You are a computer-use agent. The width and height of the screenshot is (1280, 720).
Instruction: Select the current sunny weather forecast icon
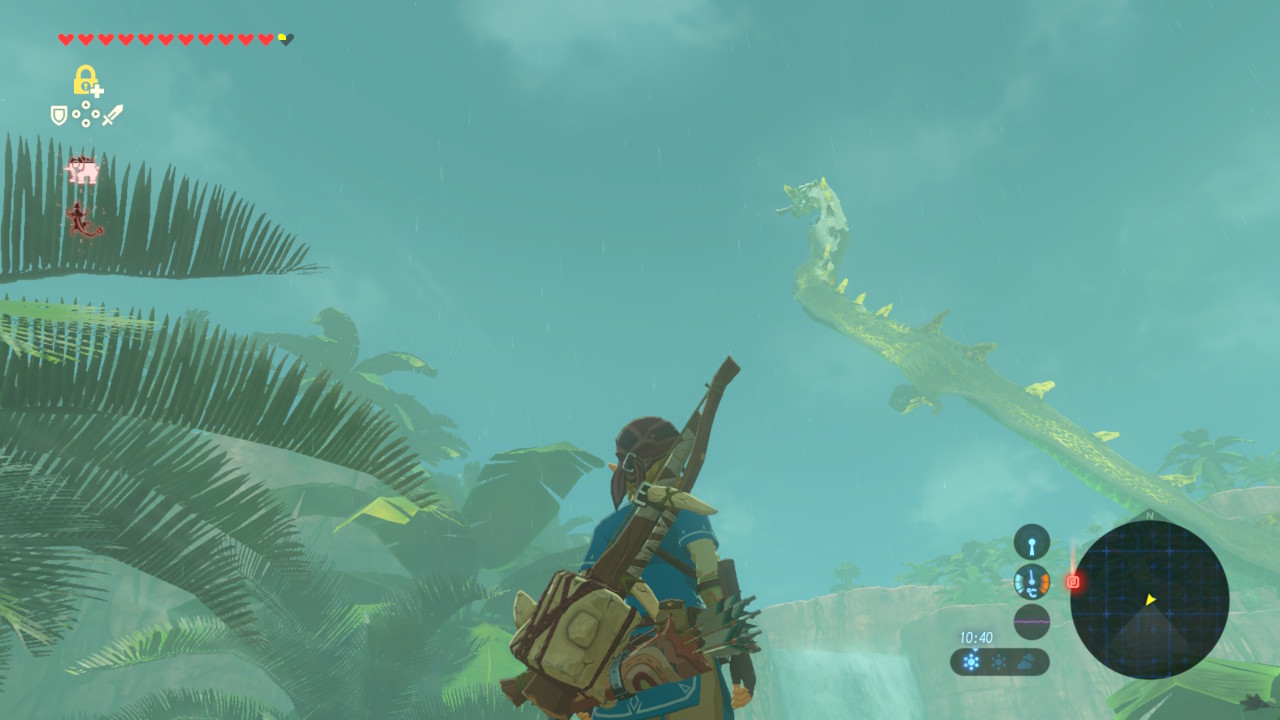(971, 661)
